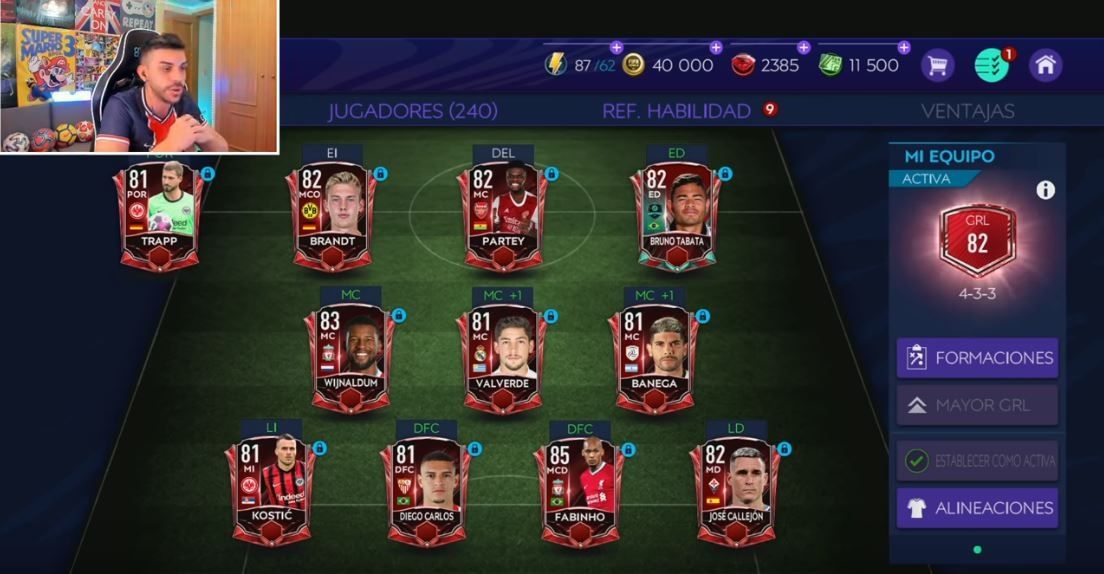Select striker Partey's card
The width and height of the screenshot is (1104, 574).
505,216
